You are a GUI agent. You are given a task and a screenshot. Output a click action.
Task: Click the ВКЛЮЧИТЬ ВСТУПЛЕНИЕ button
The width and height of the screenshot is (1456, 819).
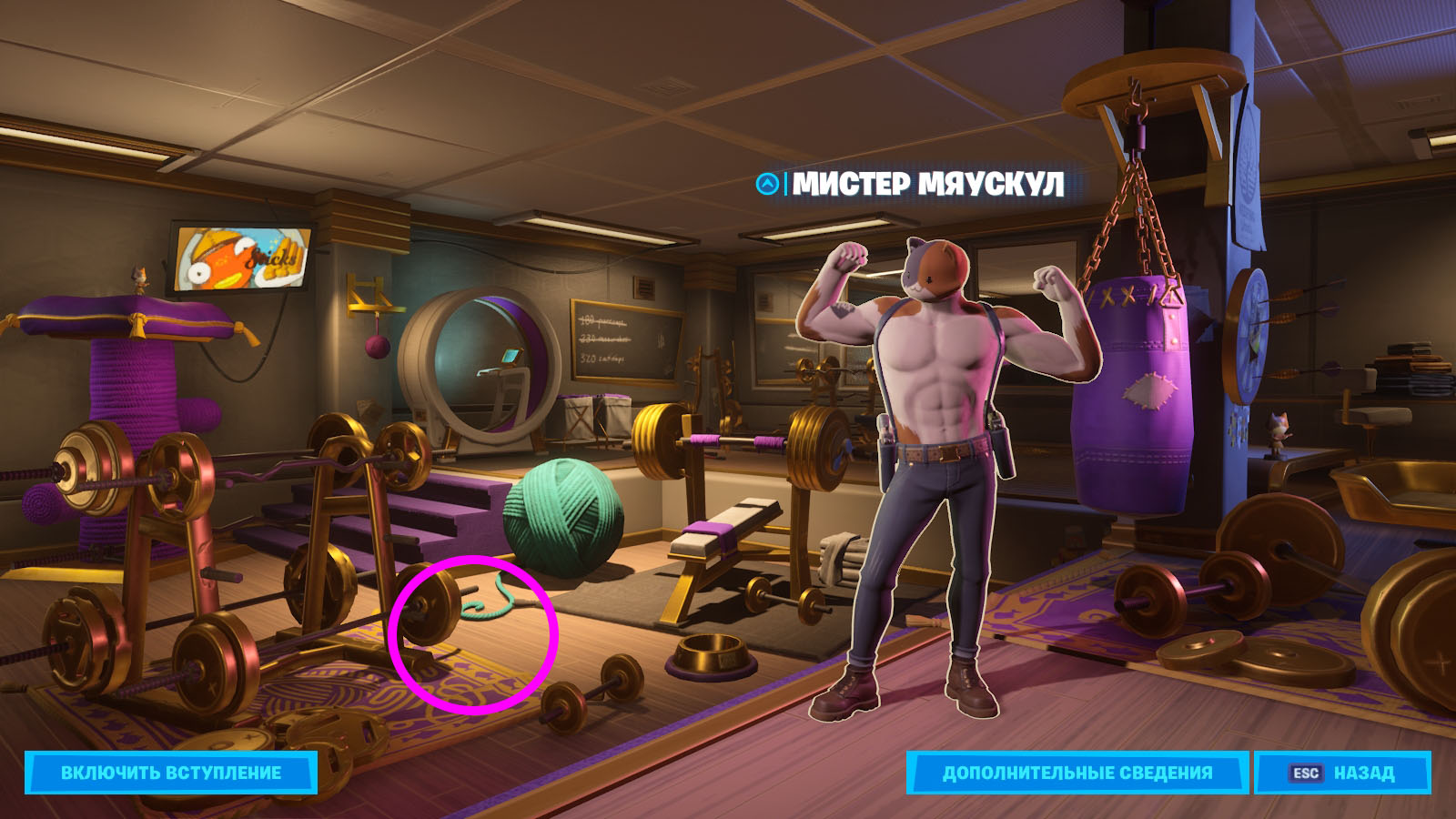(x=171, y=773)
